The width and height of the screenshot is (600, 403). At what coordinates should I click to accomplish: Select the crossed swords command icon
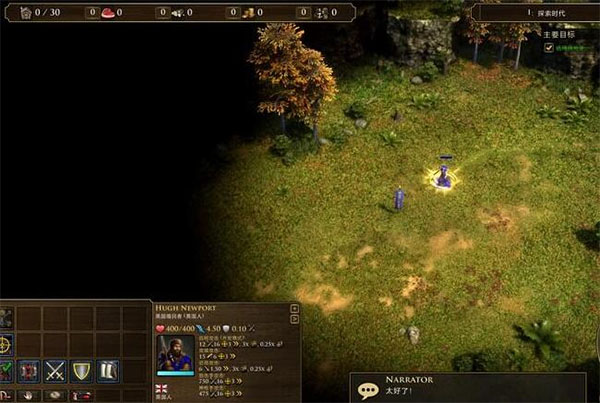point(55,371)
